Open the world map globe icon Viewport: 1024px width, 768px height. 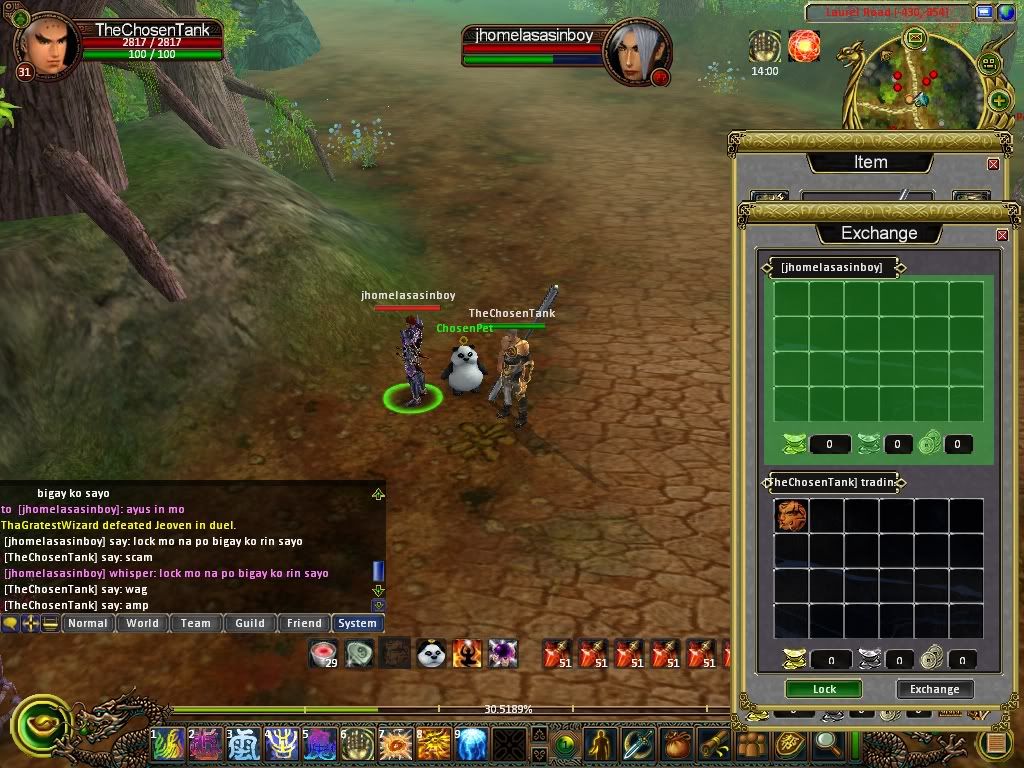pos(1006,12)
